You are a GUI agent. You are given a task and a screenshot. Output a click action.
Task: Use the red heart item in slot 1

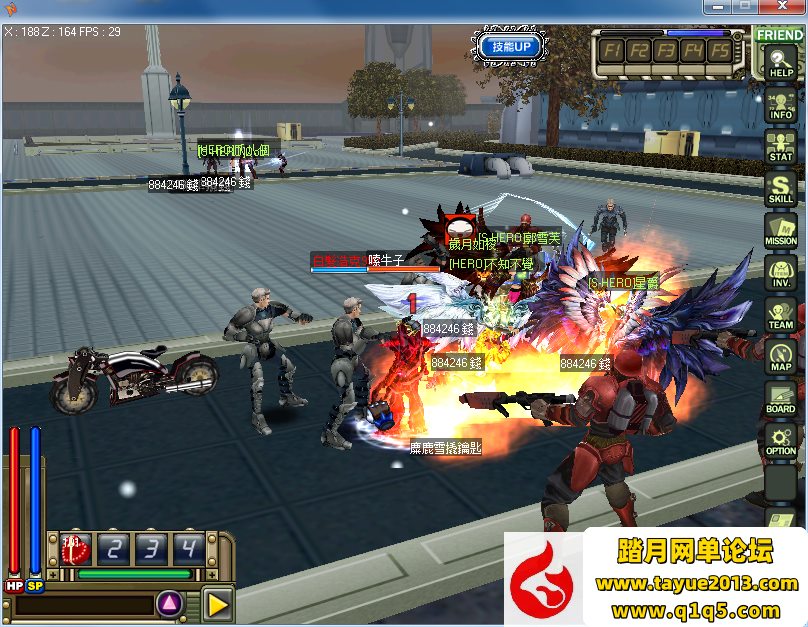tap(76, 548)
